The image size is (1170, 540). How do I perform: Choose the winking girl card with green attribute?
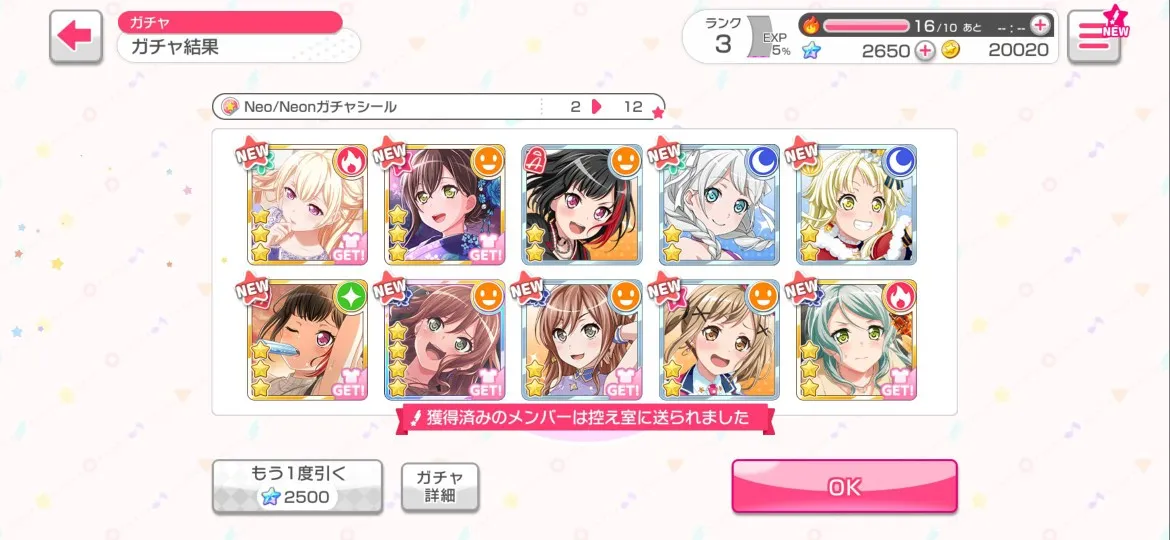307,340
